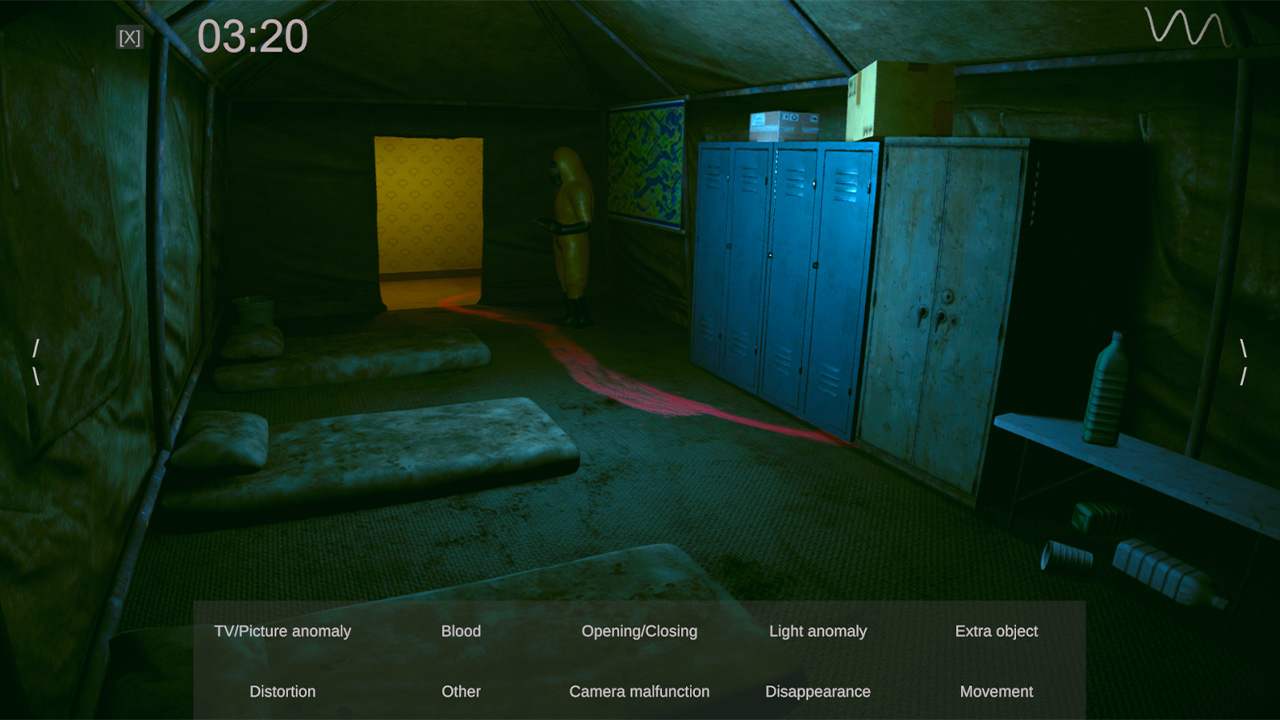The width and height of the screenshot is (1280, 720).
Task: Report a Camera malfunction
Action: point(639,691)
